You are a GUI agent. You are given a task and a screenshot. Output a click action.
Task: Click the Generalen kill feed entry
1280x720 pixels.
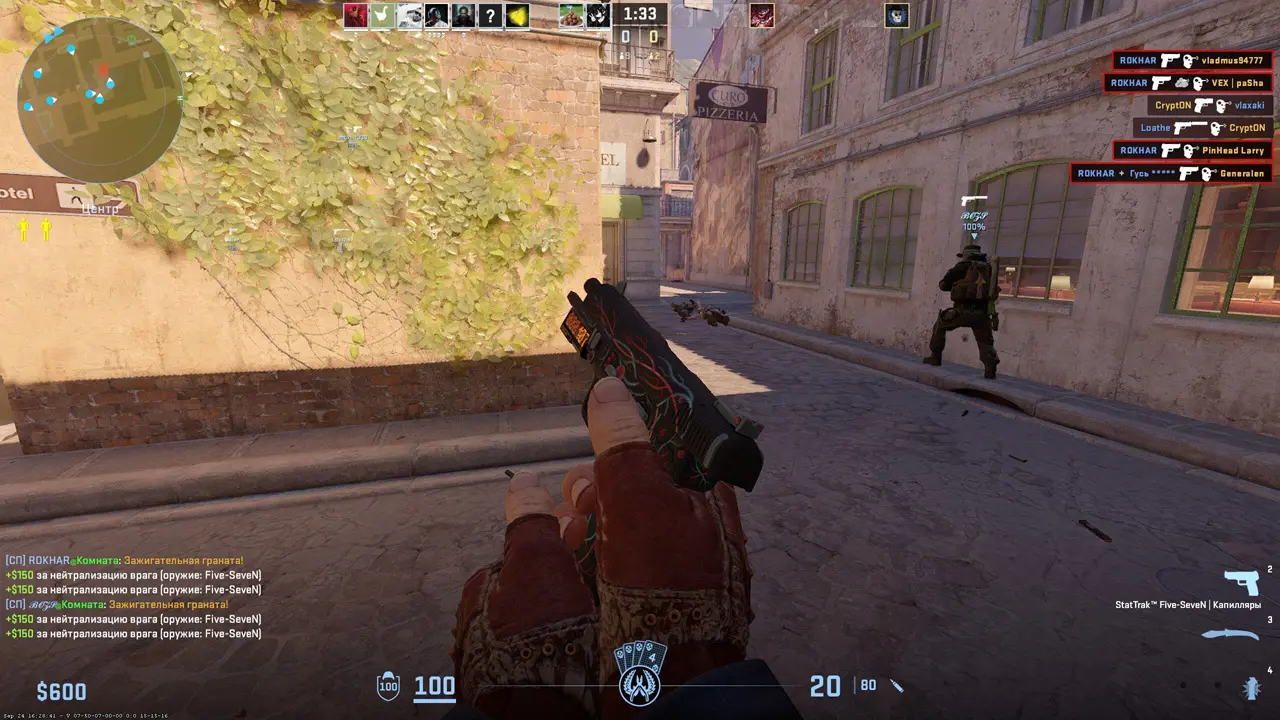pyautogui.click(x=1171, y=173)
